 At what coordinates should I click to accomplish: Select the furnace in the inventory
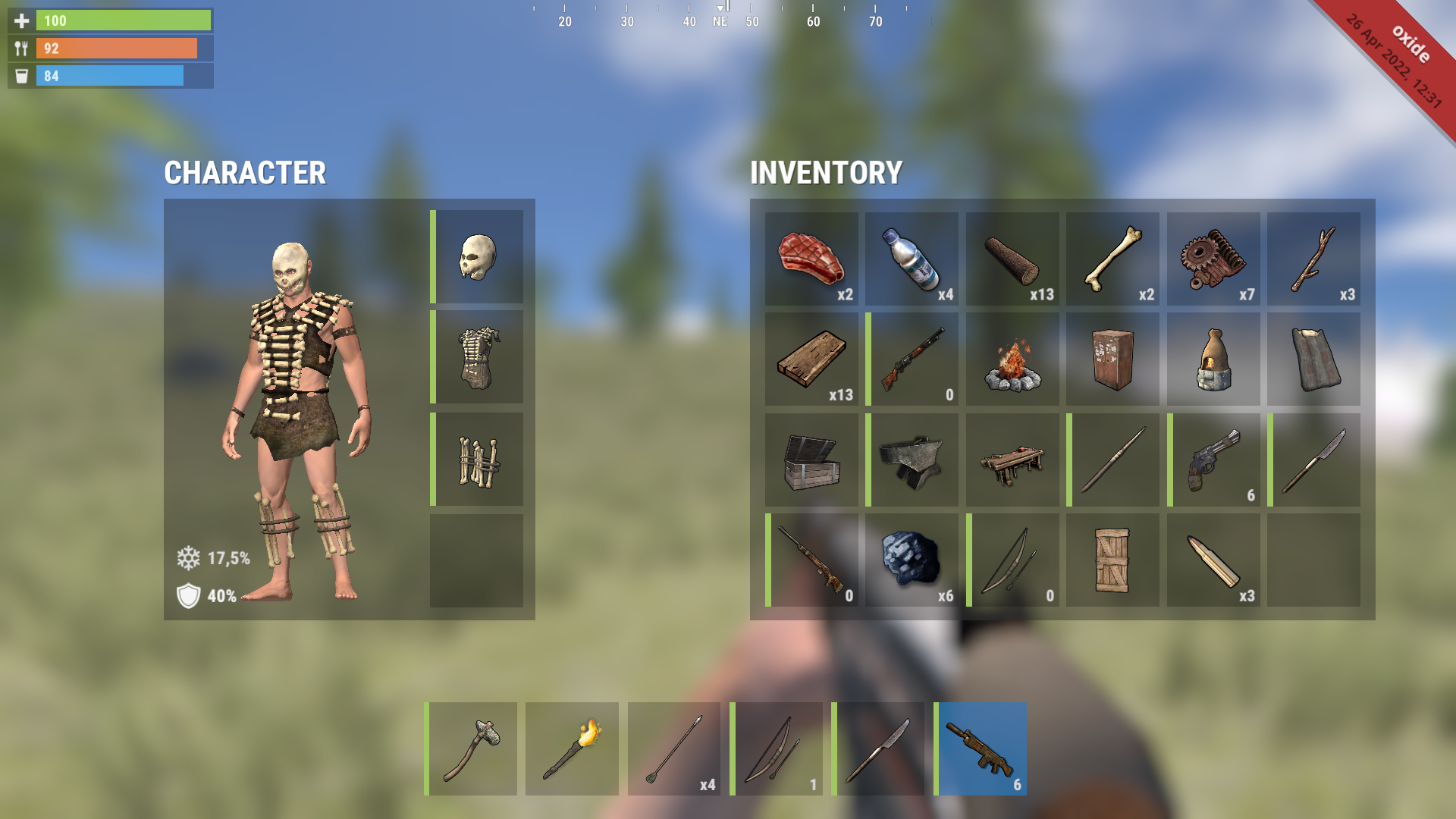[1213, 359]
